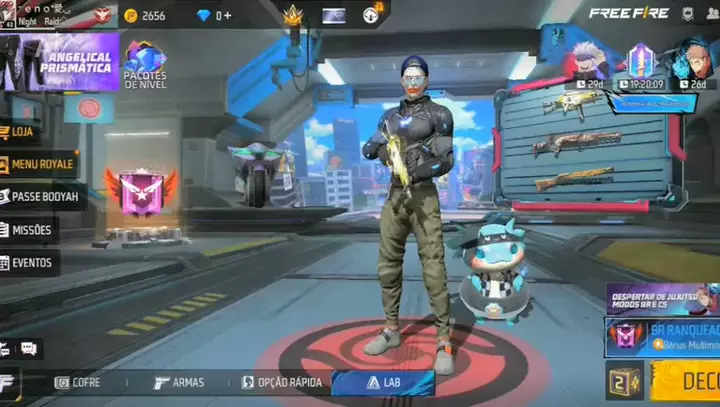
Task: Open the chat speech bubble icon
Action: click(29, 348)
